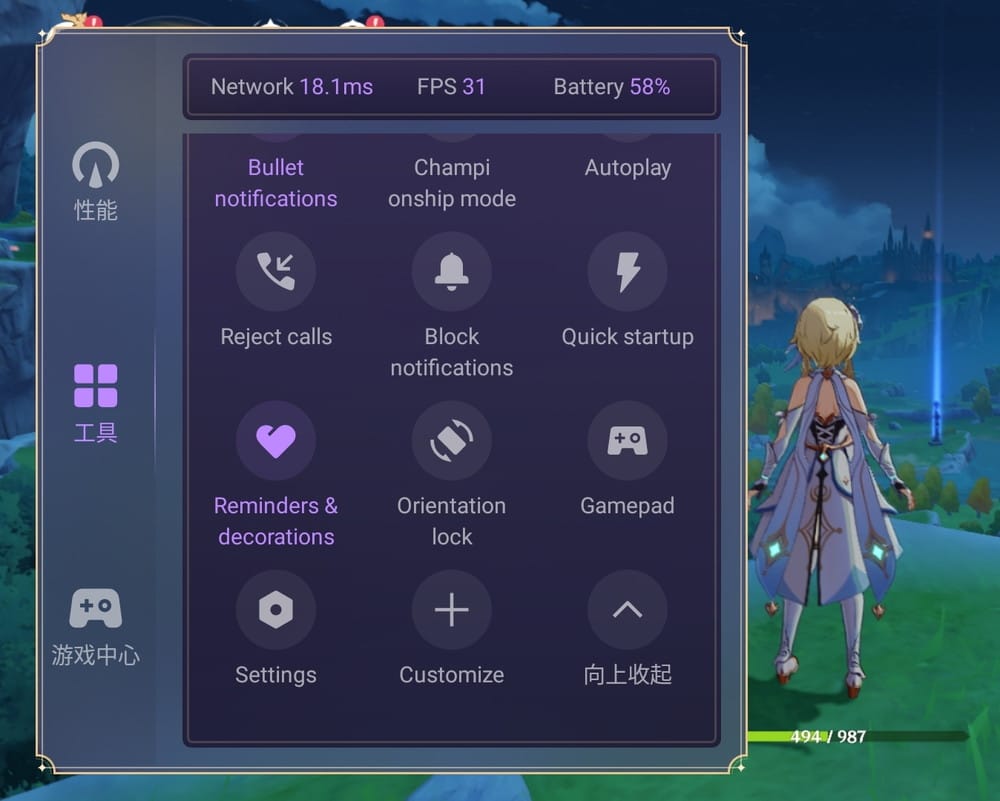Viewport: 1000px width, 801px height.
Task: Choose Quick startup lightning icon
Action: point(628,272)
